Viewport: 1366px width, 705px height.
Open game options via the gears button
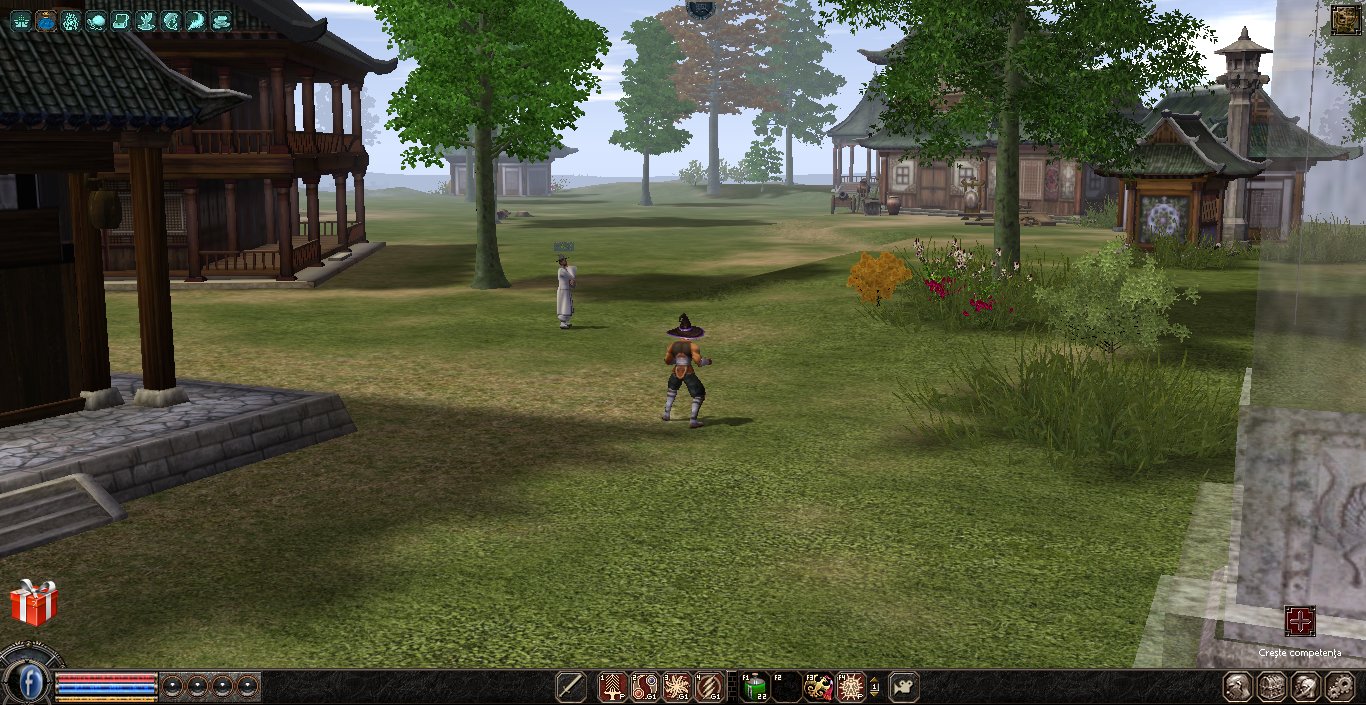1339,687
